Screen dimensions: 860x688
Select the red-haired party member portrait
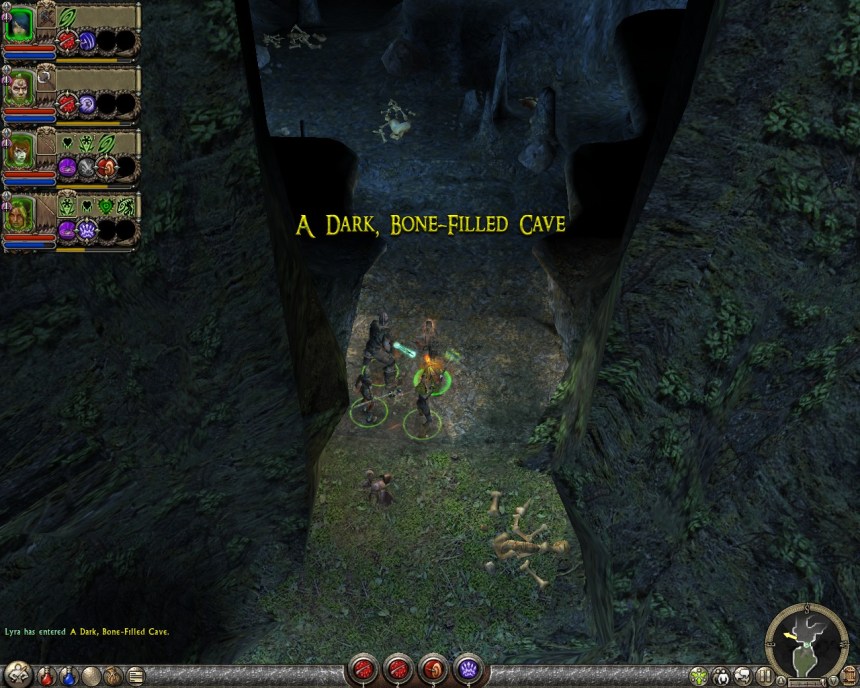pos(21,152)
